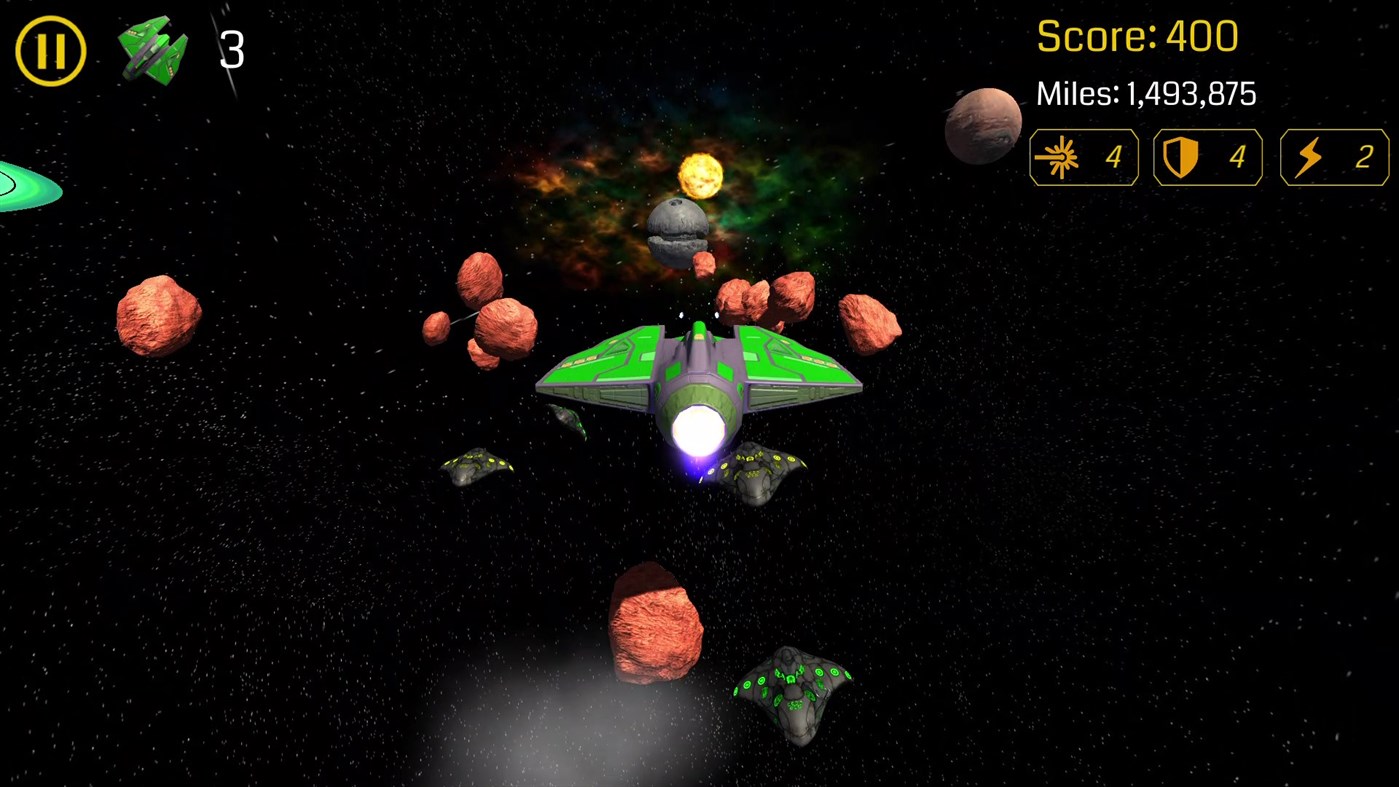The width and height of the screenshot is (1399, 787).
Task: Click the Score: 400 display
Action: tap(1137, 37)
